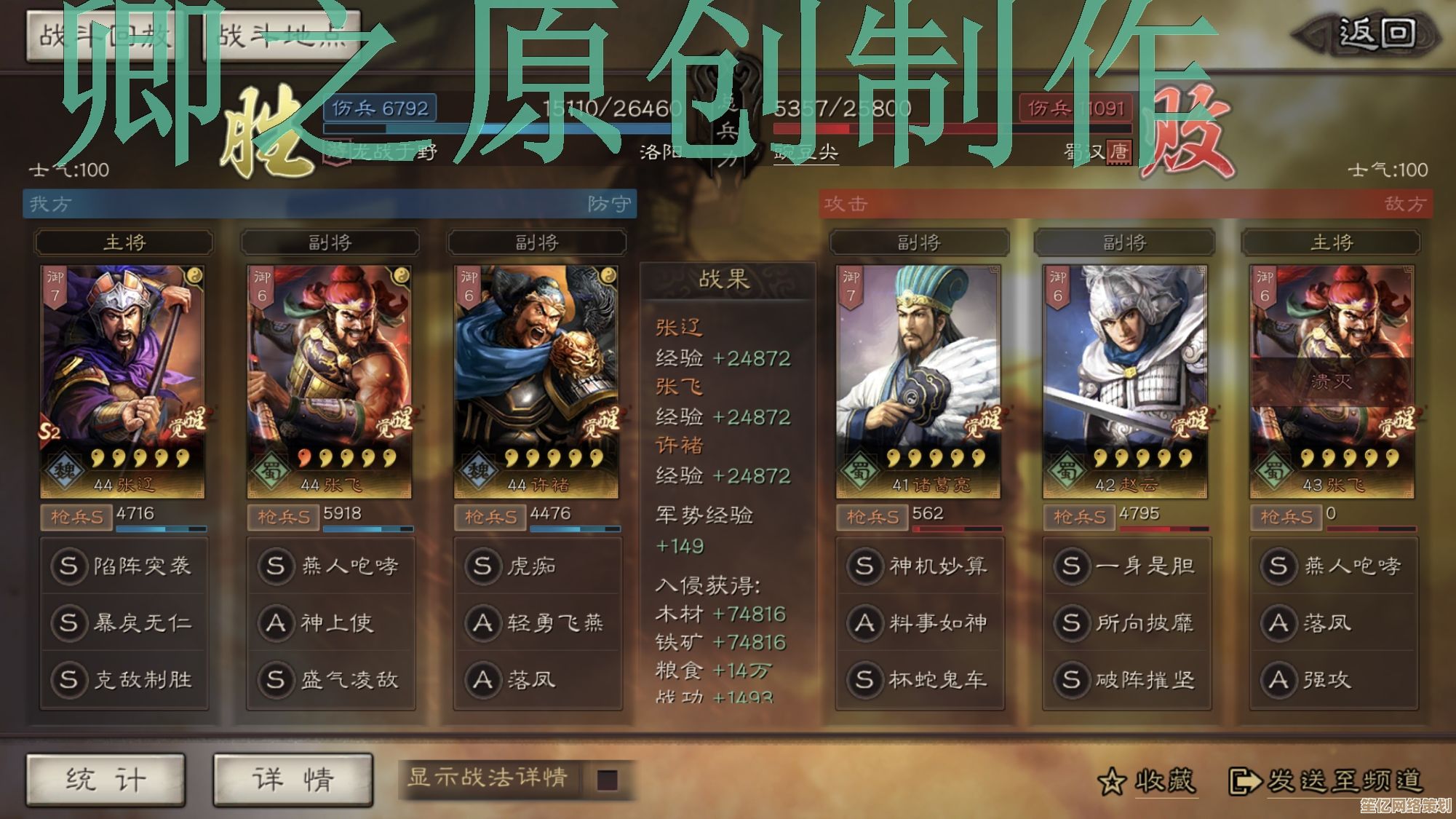Open the 轻勇飞燕 skill entry
Viewport: 1456px width, 819px height.
pos(537,622)
